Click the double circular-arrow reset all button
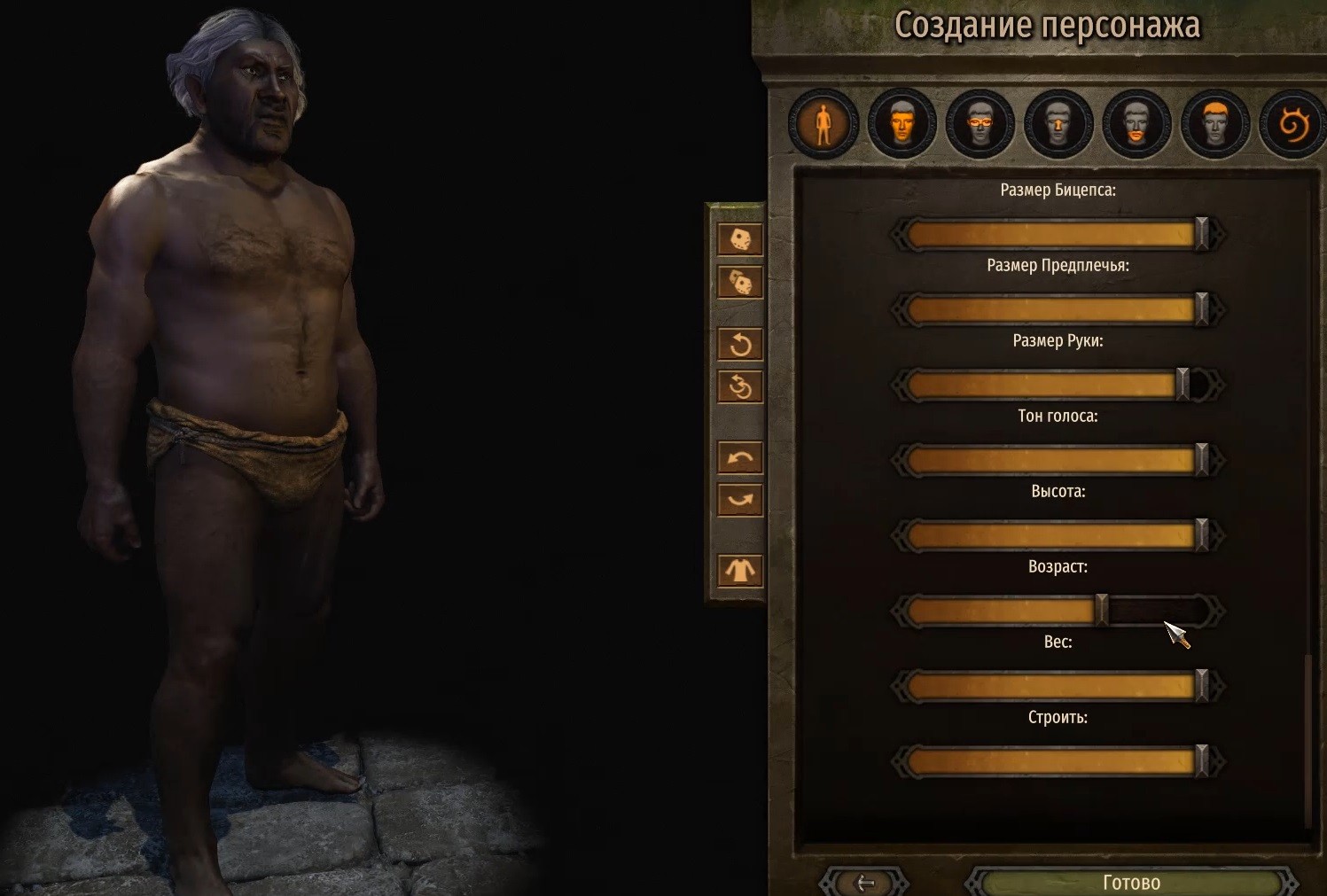Image resolution: width=1327 pixels, height=896 pixels. (x=740, y=387)
